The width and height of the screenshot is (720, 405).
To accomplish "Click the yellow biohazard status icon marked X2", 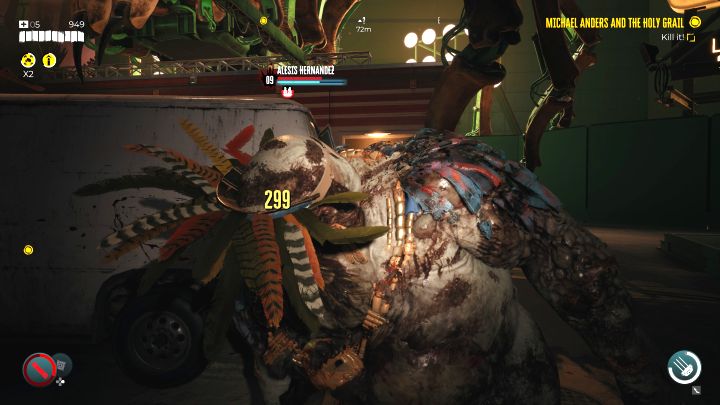I will click(28, 60).
